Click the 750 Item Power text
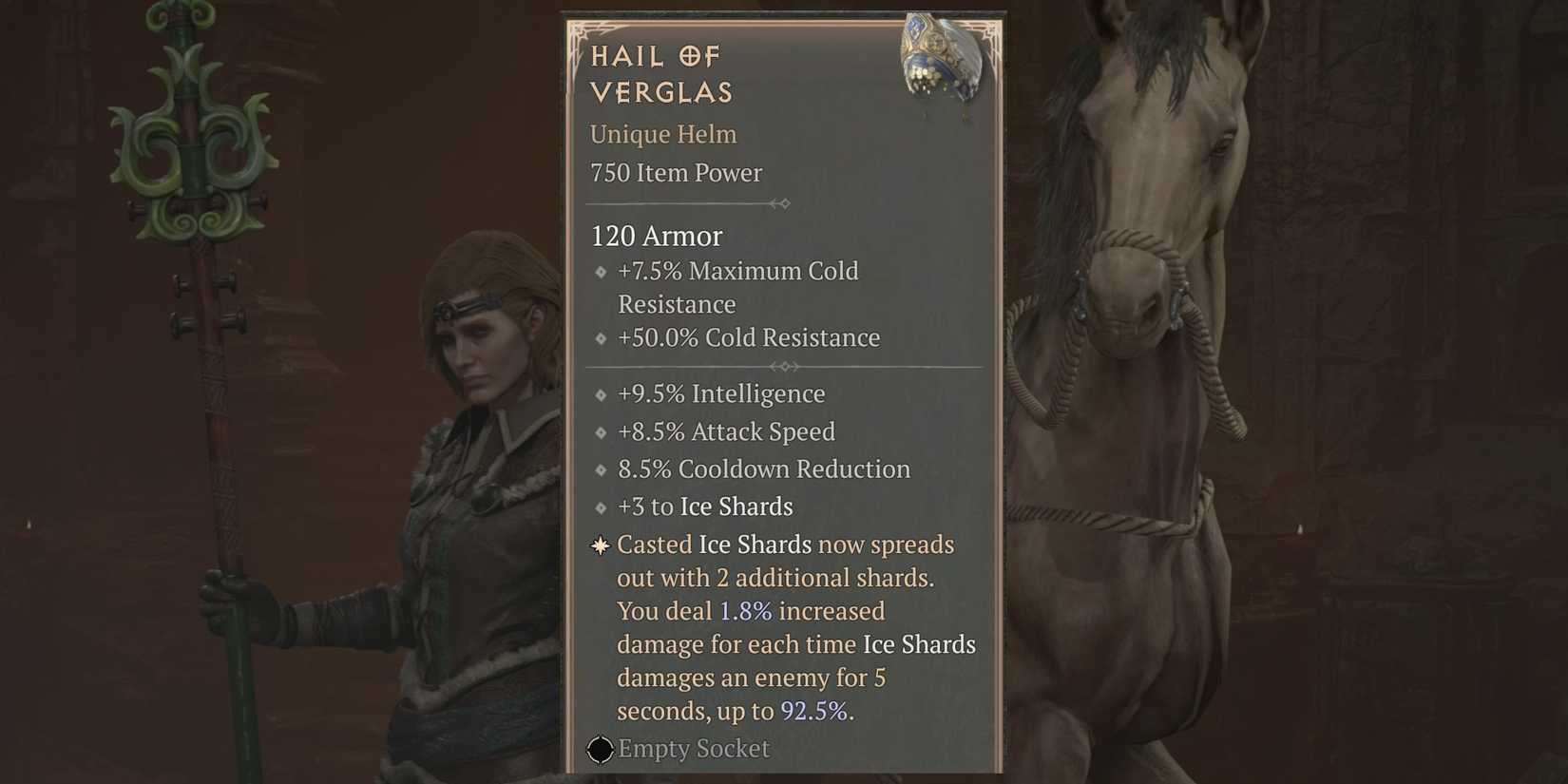Image resolution: width=1568 pixels, height=784 pixels. (676, 173)
